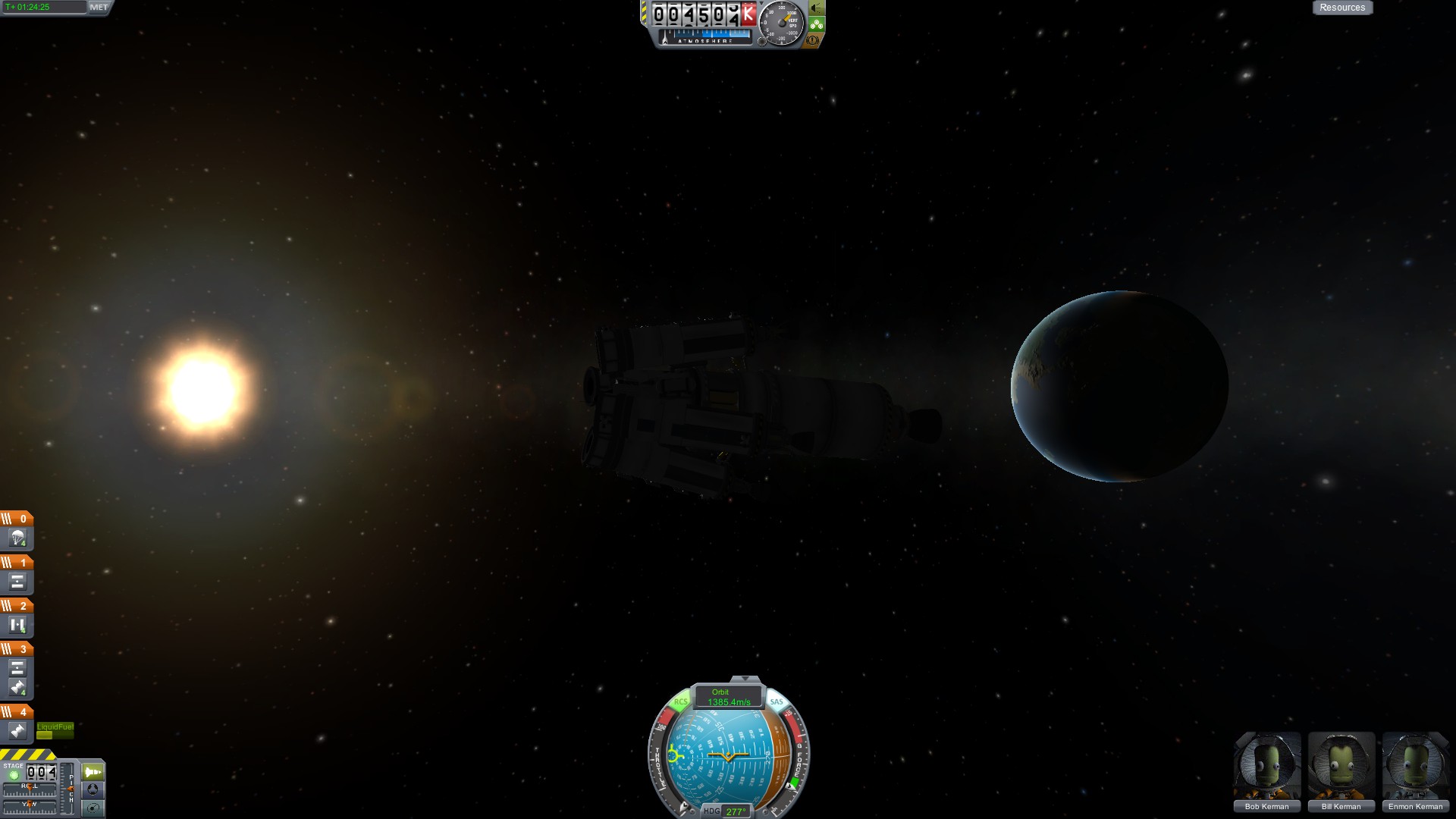Toggle the MET mission clock mode
1456x819 pixels.
(99, 8)
